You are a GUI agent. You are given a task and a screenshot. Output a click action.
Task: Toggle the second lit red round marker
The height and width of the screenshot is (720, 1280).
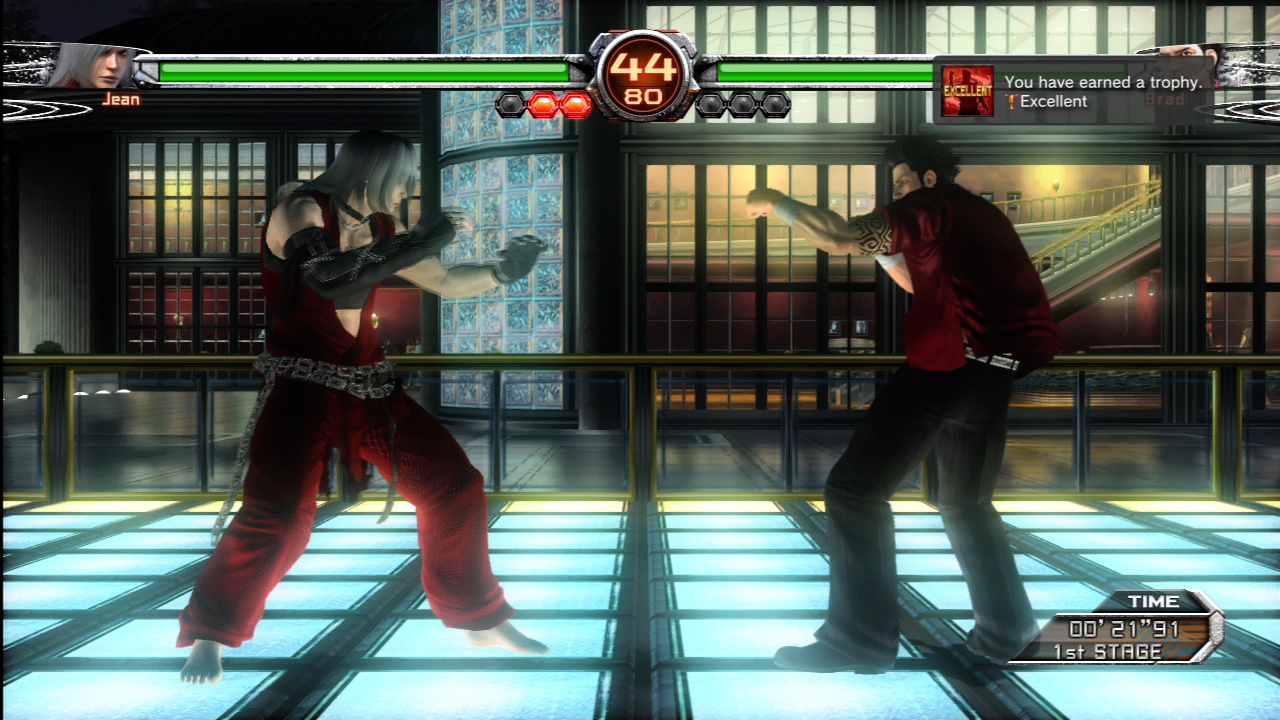573,102
